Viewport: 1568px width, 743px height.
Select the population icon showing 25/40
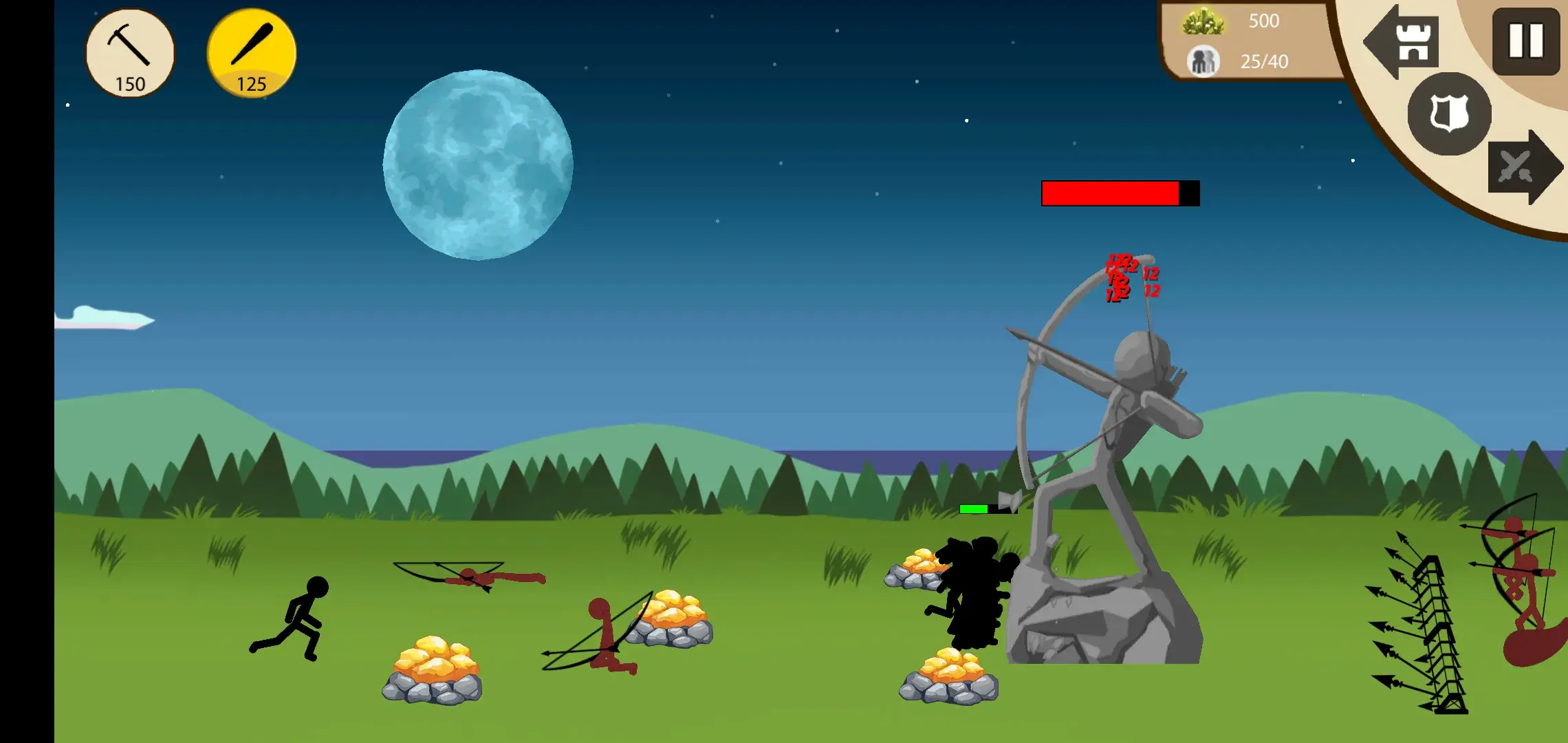(1203, 62)
